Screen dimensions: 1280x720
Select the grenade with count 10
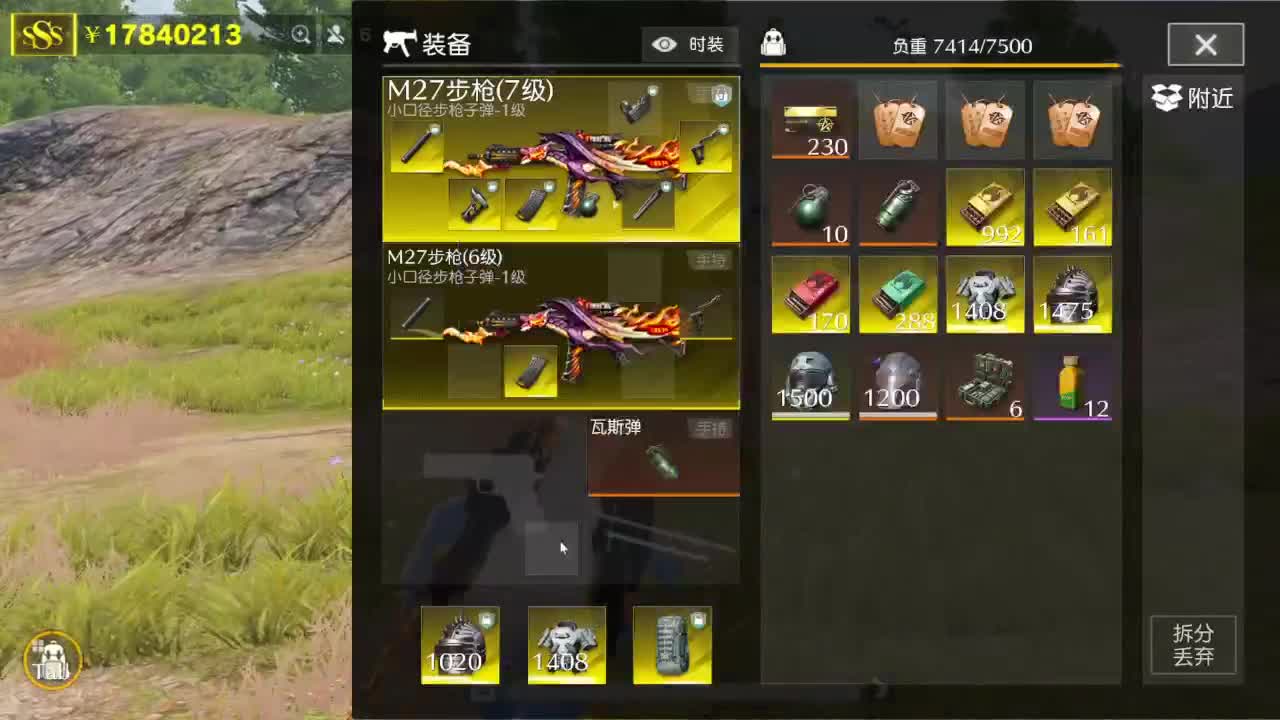point(810,207)
